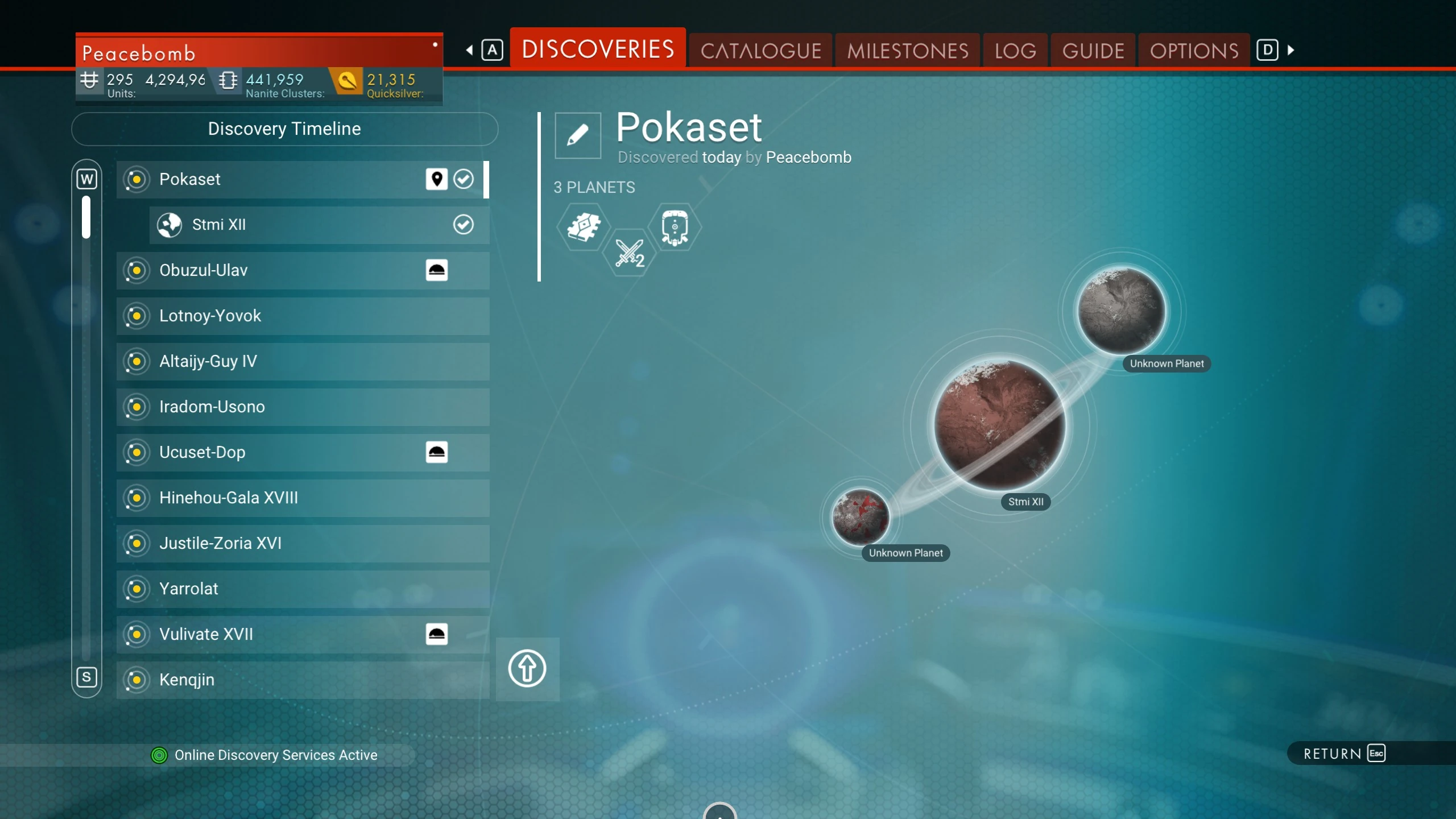
Task: Switch to the Catalogue tab
Action: [760, 51]
